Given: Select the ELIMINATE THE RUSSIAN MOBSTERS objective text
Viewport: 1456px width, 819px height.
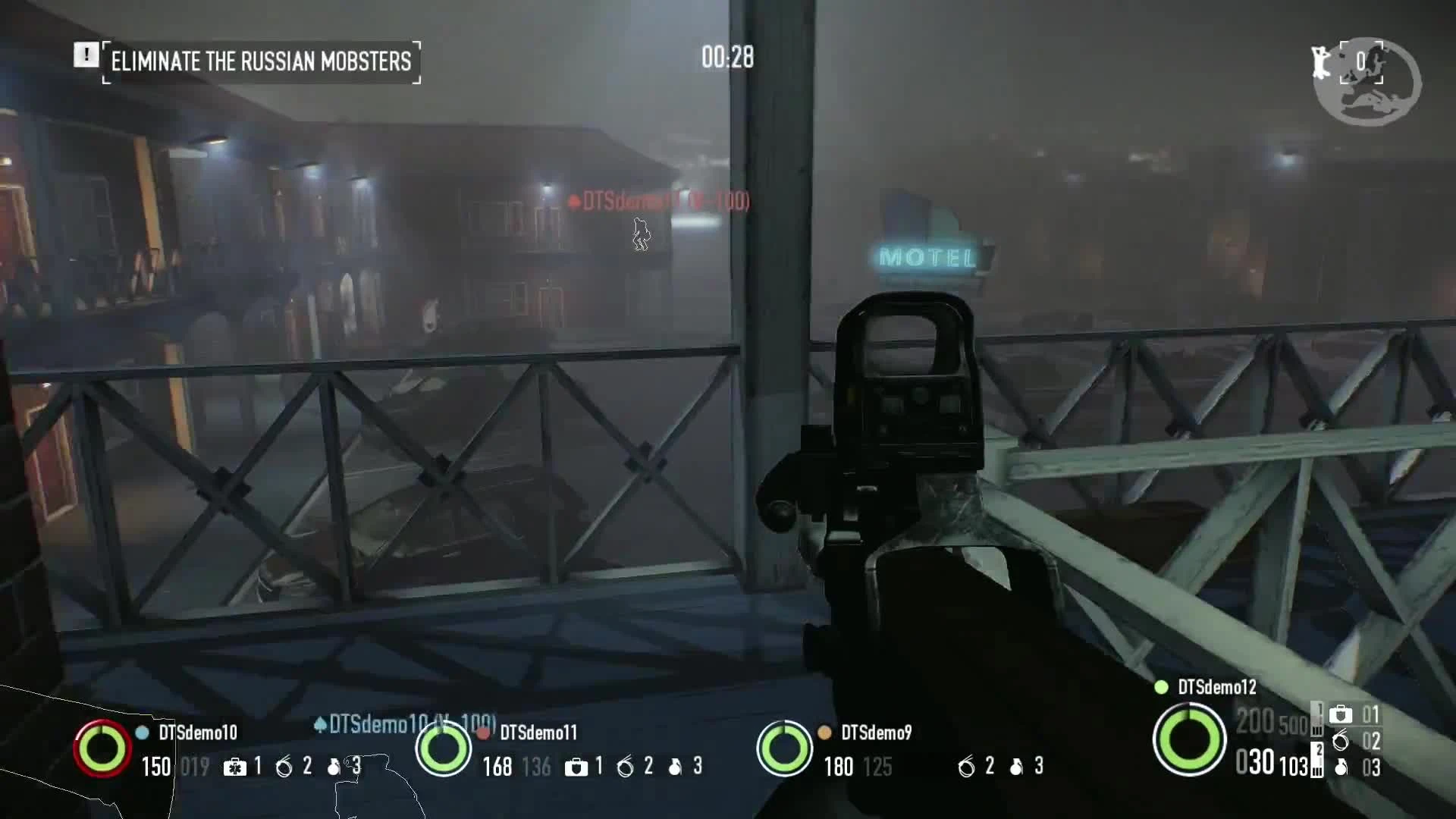Looking at the screenshot, I should [x=261, y=62].
